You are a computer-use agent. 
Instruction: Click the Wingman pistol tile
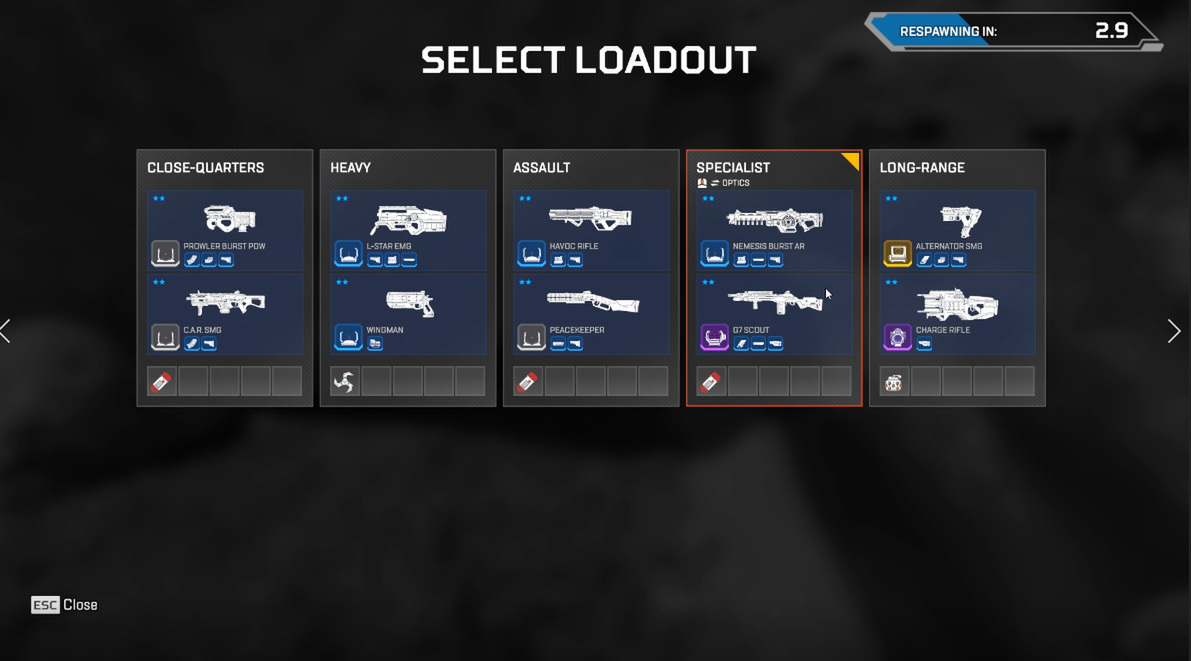click(408, 314)
